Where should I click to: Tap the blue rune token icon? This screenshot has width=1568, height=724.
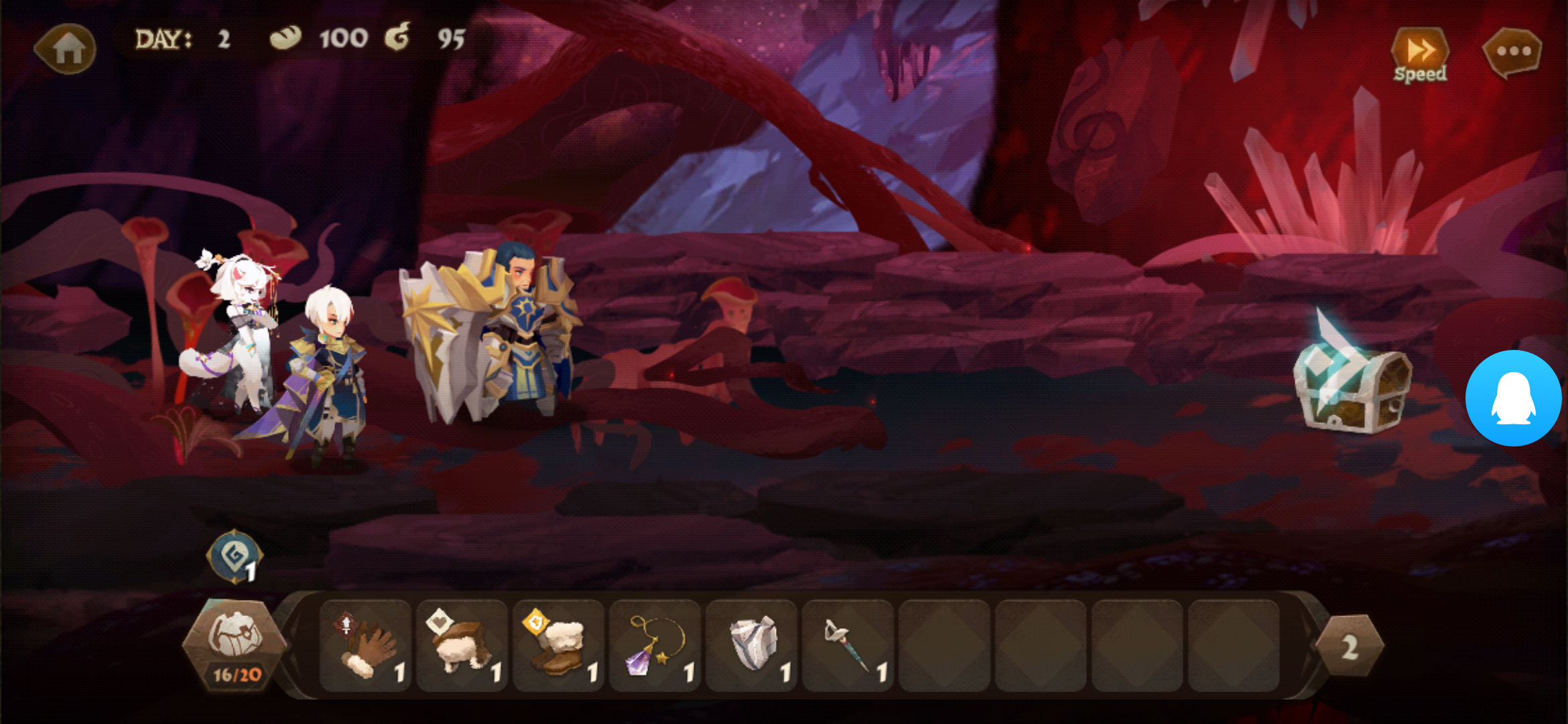tap(235, 556)
